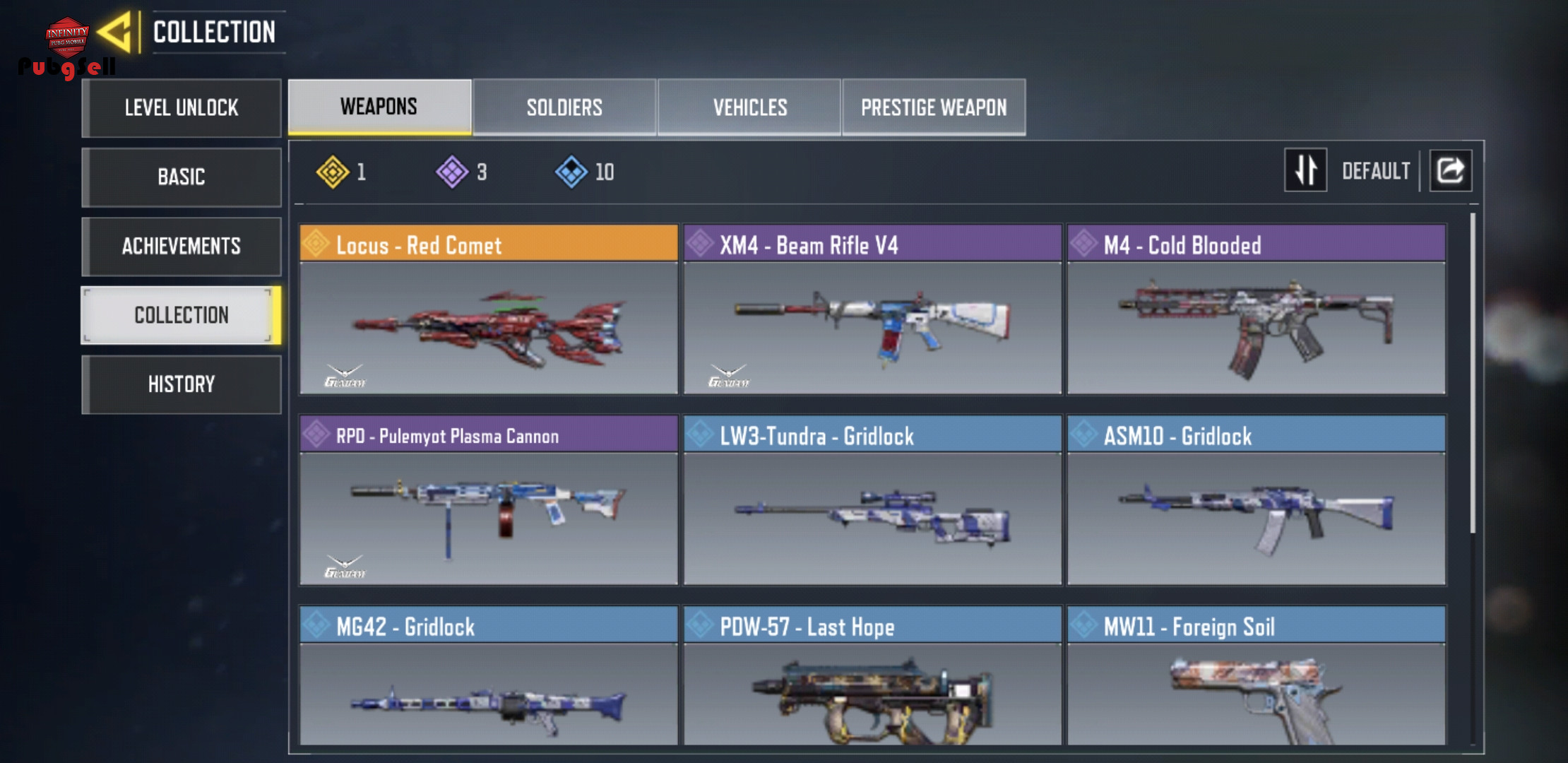Pick the LW3-Tundra - Gridlock sniper
Screen dimensions: 1568x763
872,500
